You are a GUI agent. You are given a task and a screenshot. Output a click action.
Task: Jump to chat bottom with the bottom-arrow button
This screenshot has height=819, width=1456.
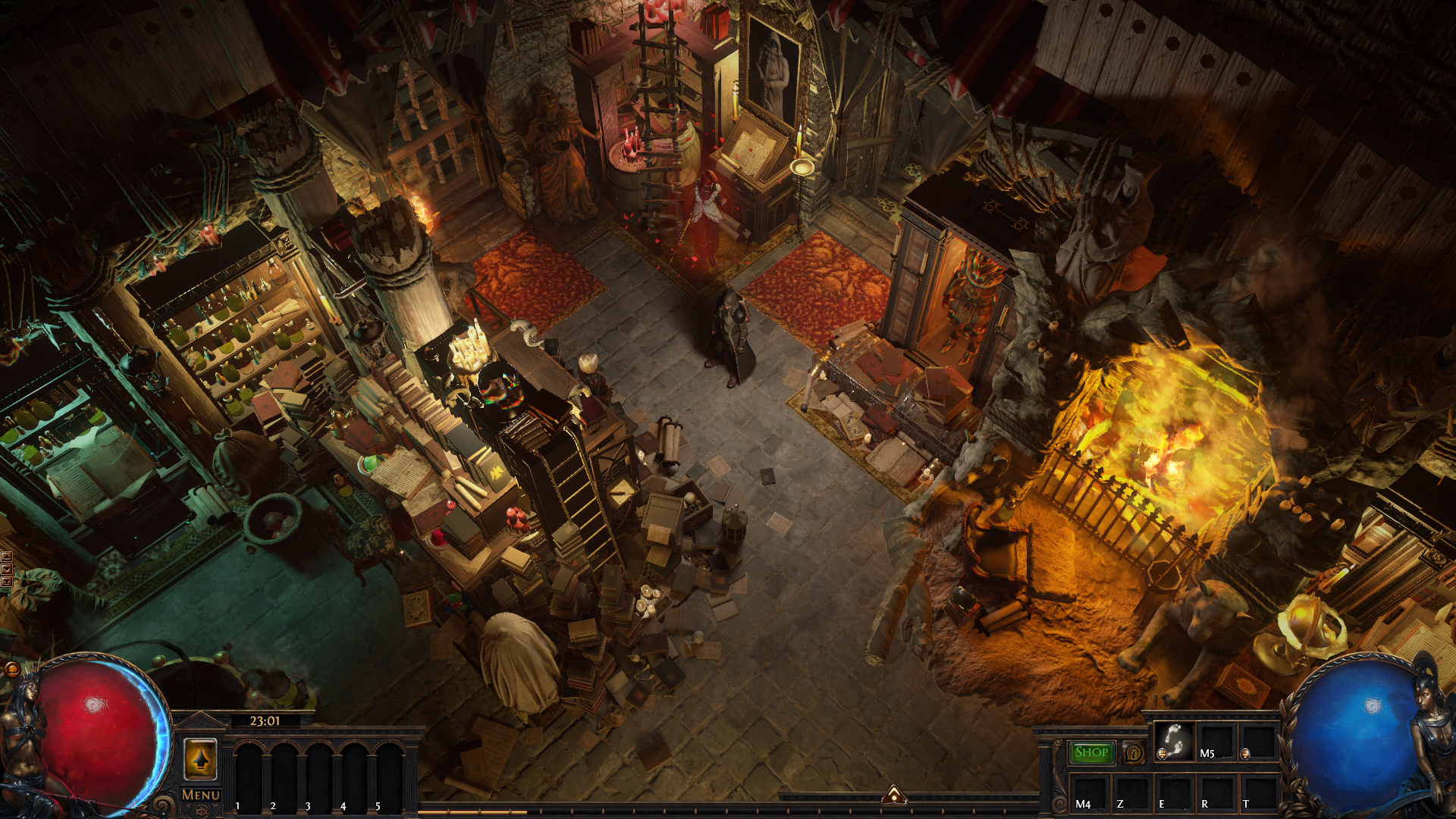7,581
